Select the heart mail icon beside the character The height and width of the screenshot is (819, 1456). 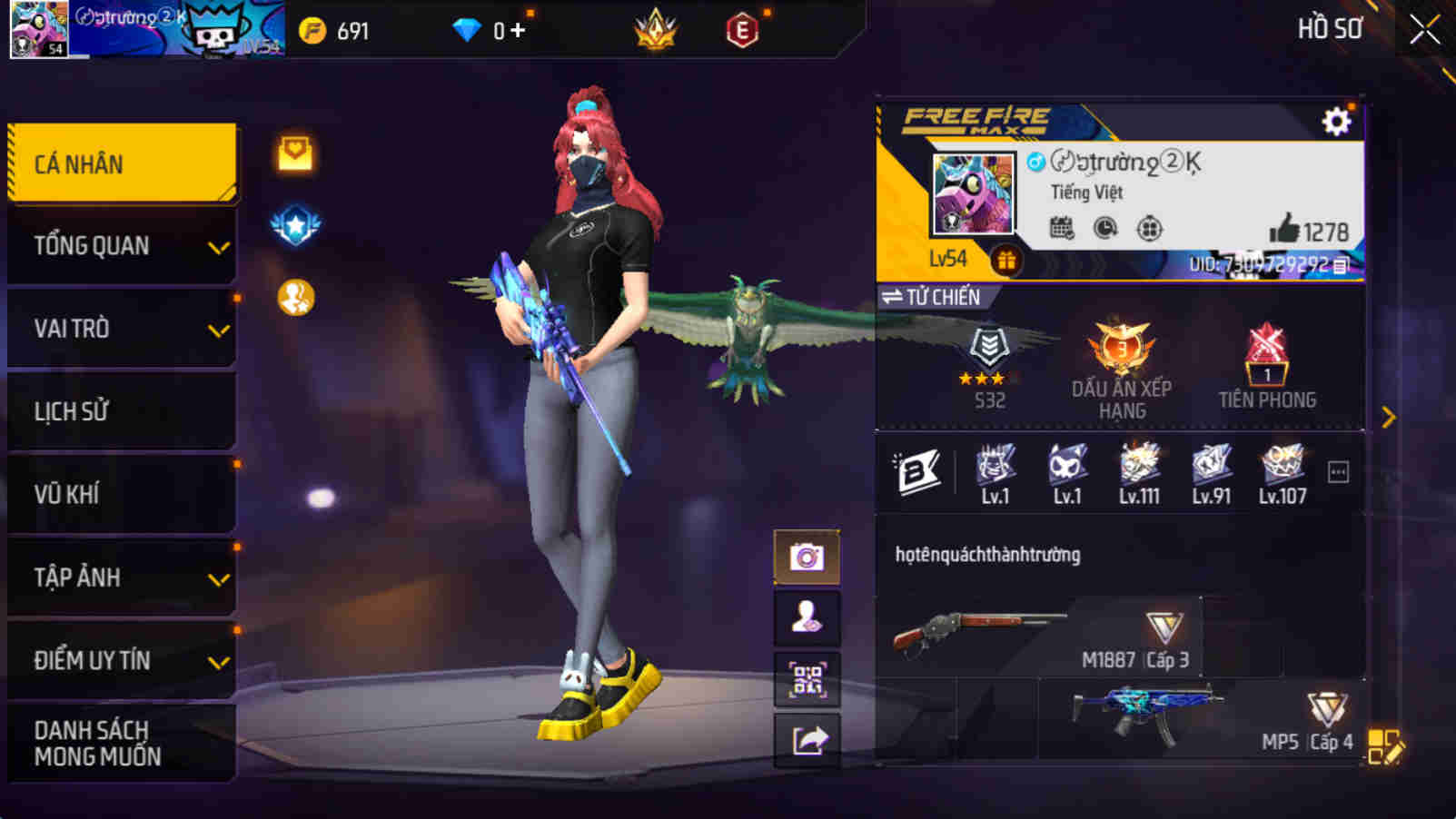294,154
